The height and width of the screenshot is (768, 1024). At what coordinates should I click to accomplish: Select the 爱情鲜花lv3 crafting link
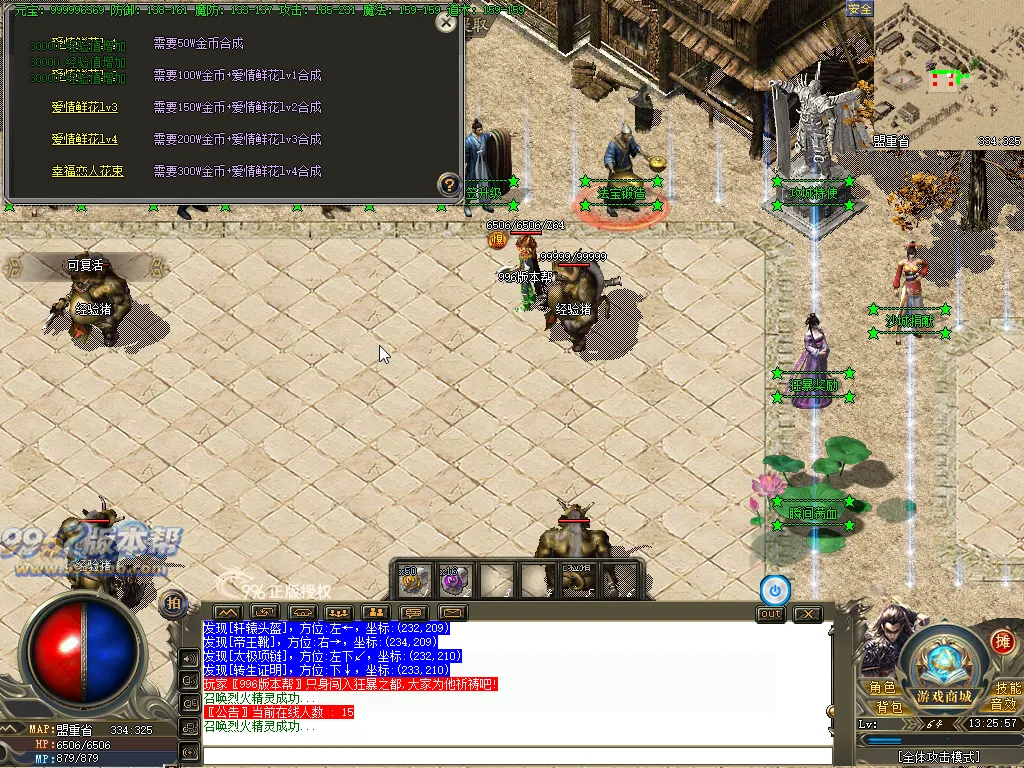[x=85, y=108]
